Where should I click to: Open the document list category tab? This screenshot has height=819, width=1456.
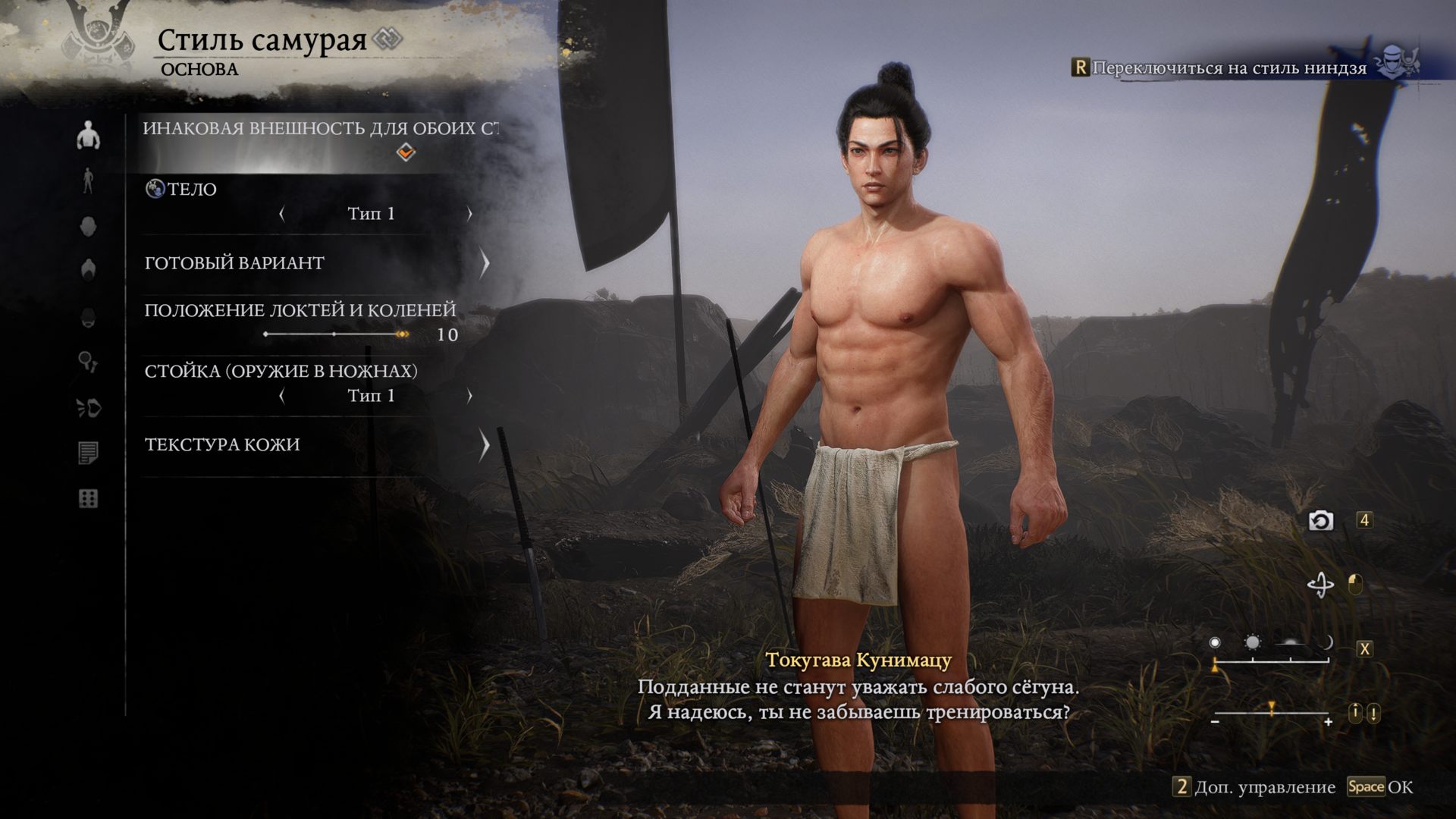pos(88,453)
